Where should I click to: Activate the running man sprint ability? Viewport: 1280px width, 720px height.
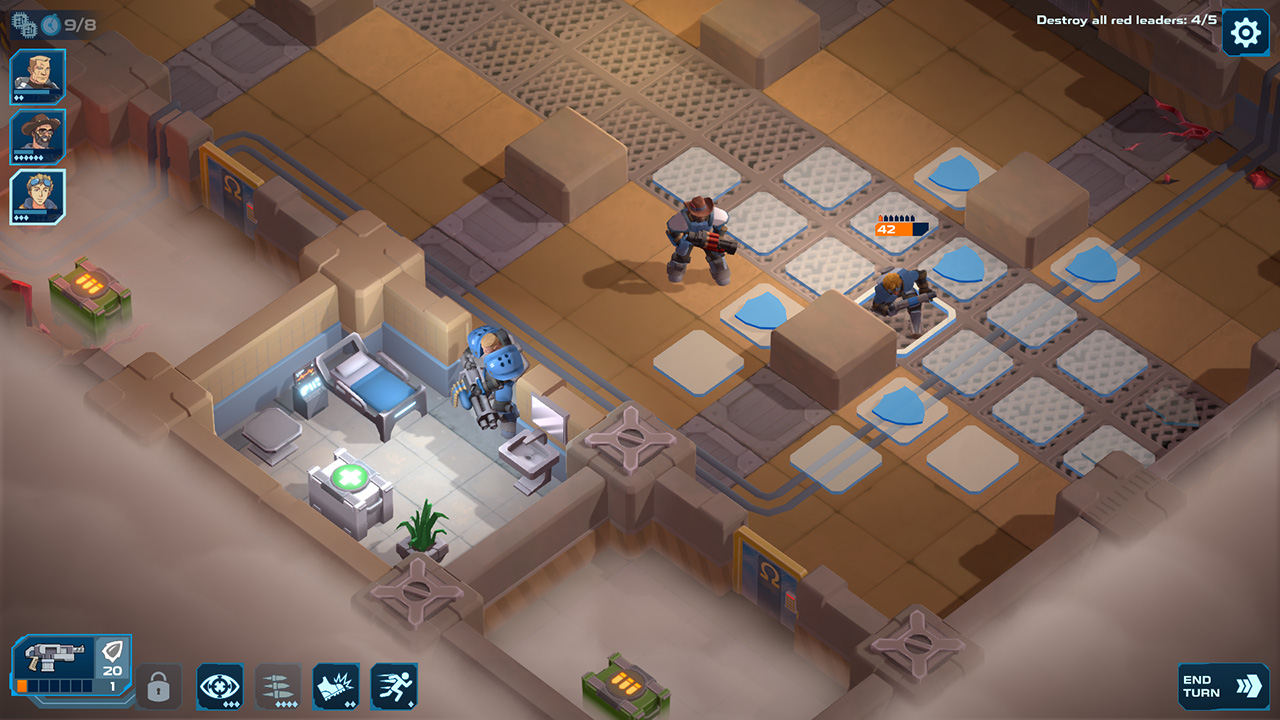click(394, 687)
